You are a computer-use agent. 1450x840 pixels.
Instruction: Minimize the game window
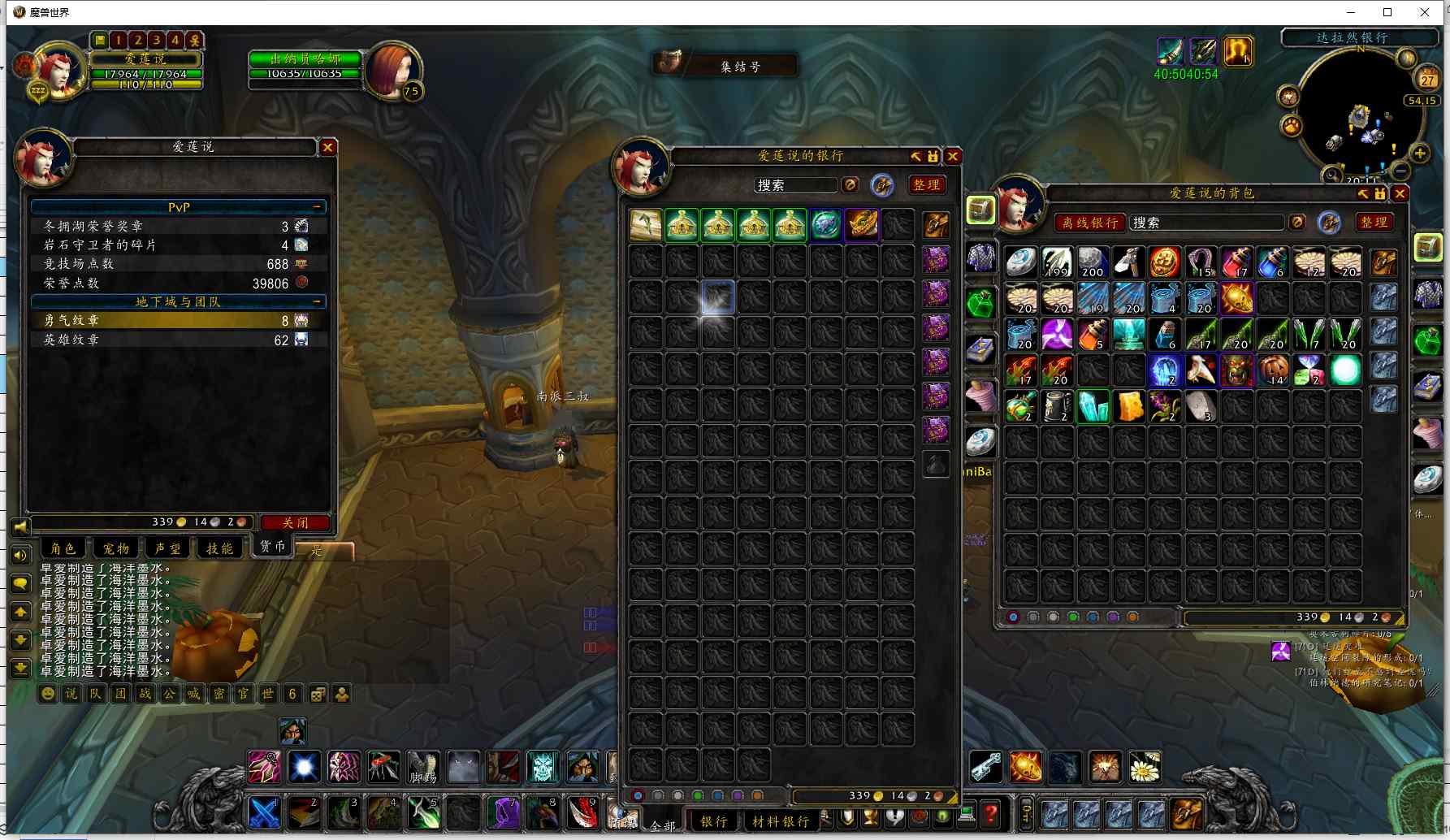(x=1351, y=12)
